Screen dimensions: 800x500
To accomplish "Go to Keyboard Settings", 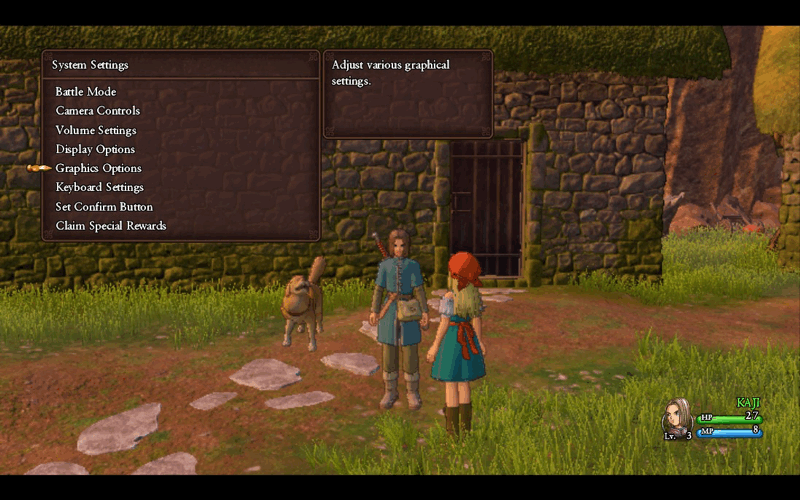I will click(99, 187).
